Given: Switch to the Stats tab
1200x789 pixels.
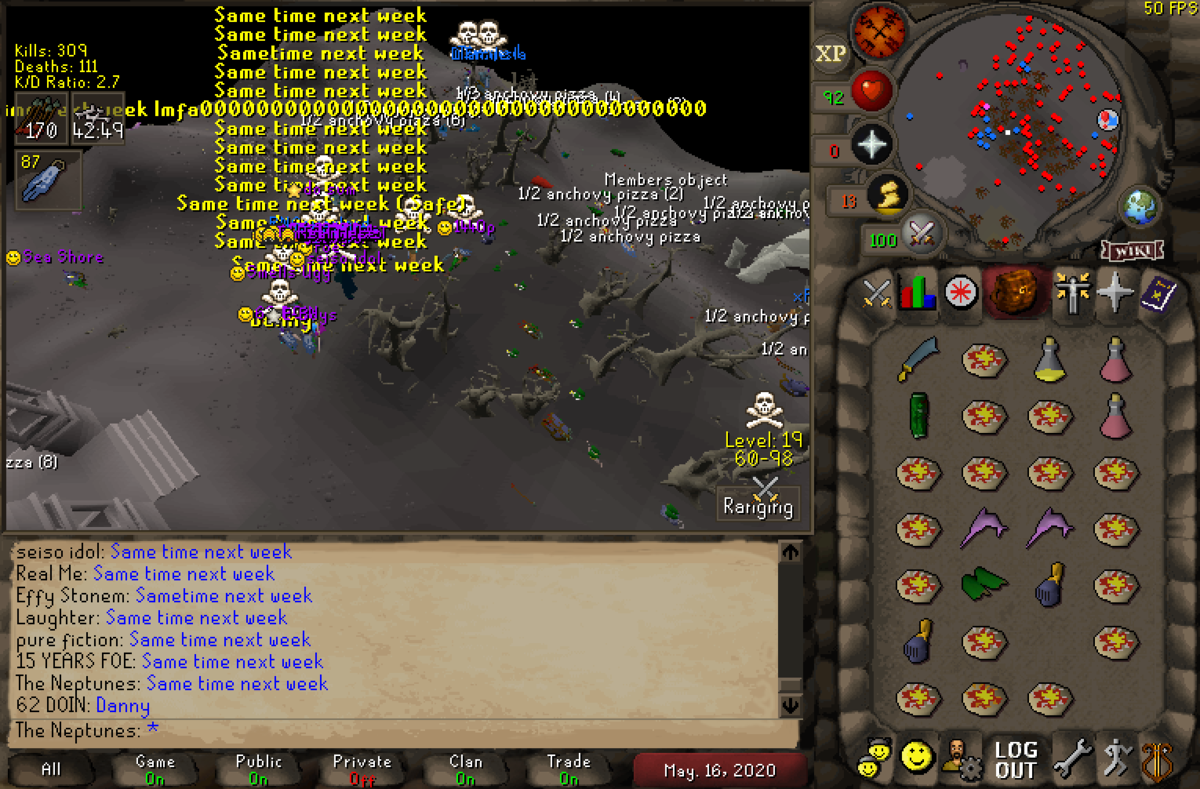Looking at the screenshot, I should [x=919, y=296].
